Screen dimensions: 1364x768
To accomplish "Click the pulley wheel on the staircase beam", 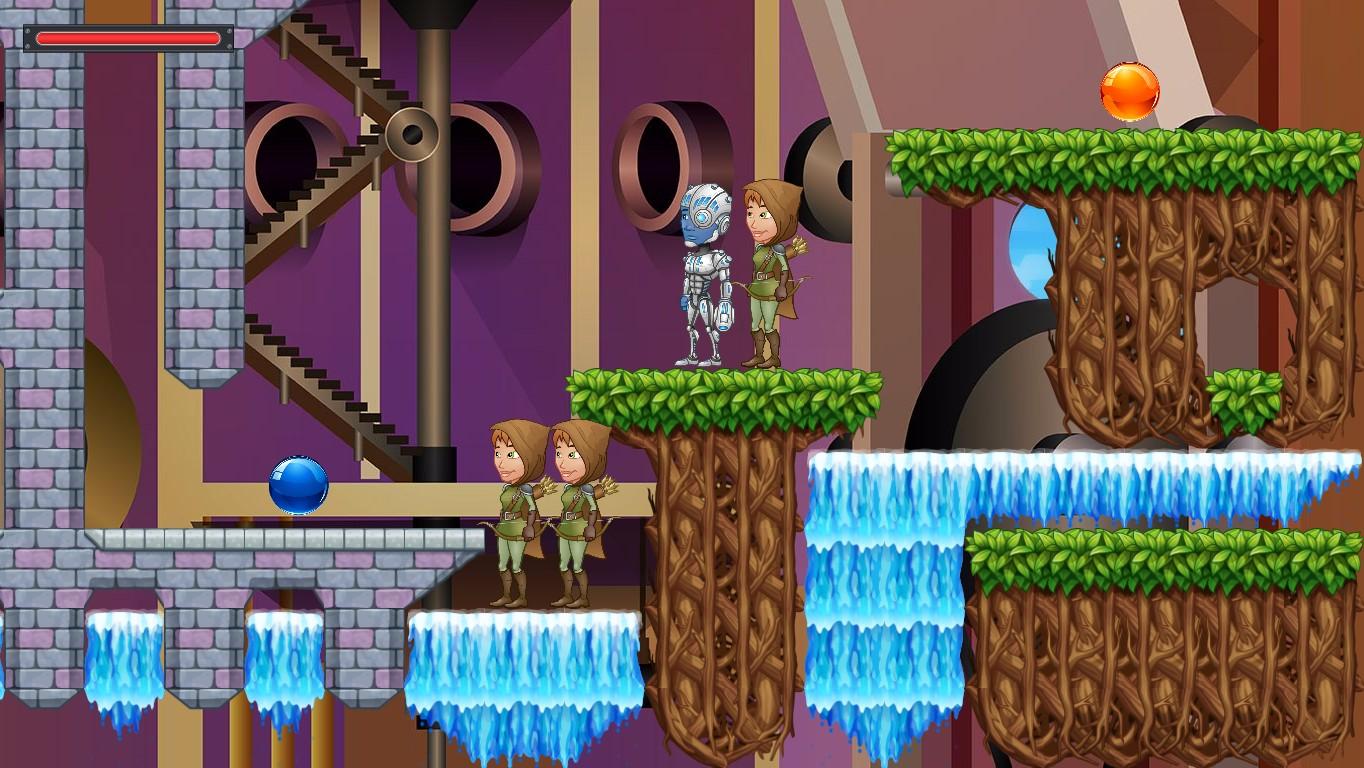I will (412, 132).
